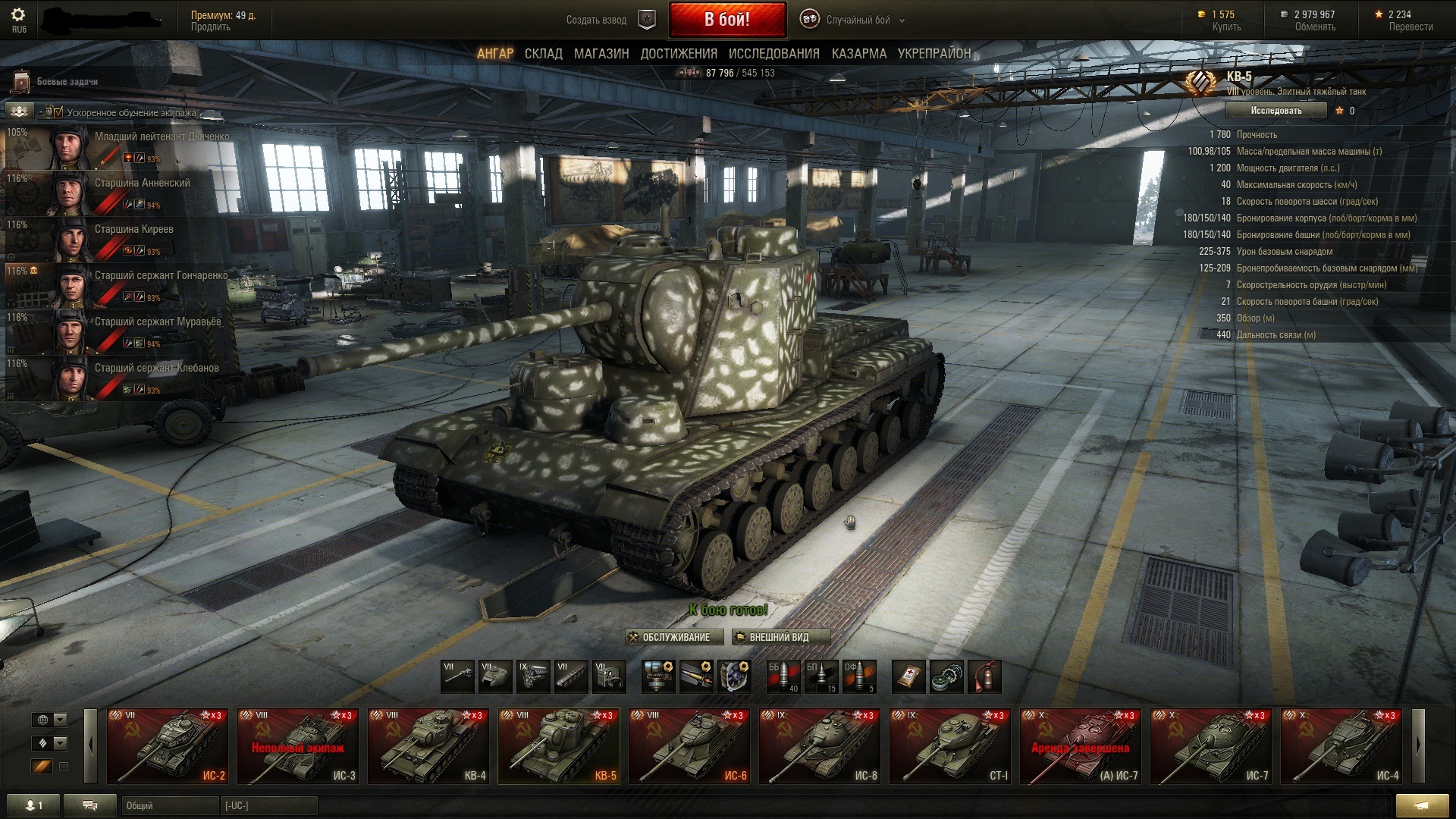Select the СТ-I tank in the carousel
The image size is (1456, 819).
point(950,746)
